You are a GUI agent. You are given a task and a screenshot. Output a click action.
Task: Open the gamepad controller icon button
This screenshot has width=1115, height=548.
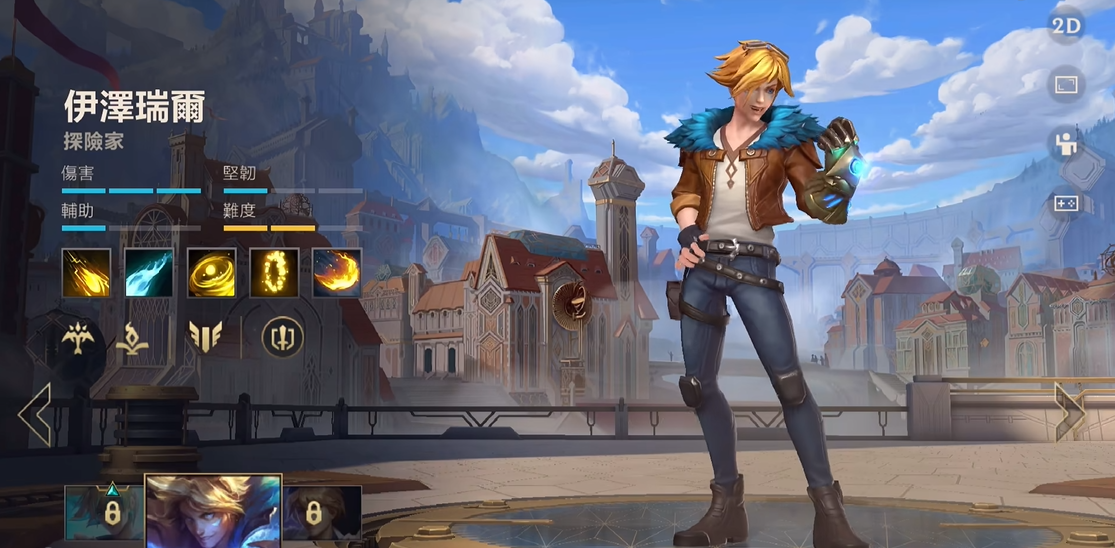click(1066, 203)
